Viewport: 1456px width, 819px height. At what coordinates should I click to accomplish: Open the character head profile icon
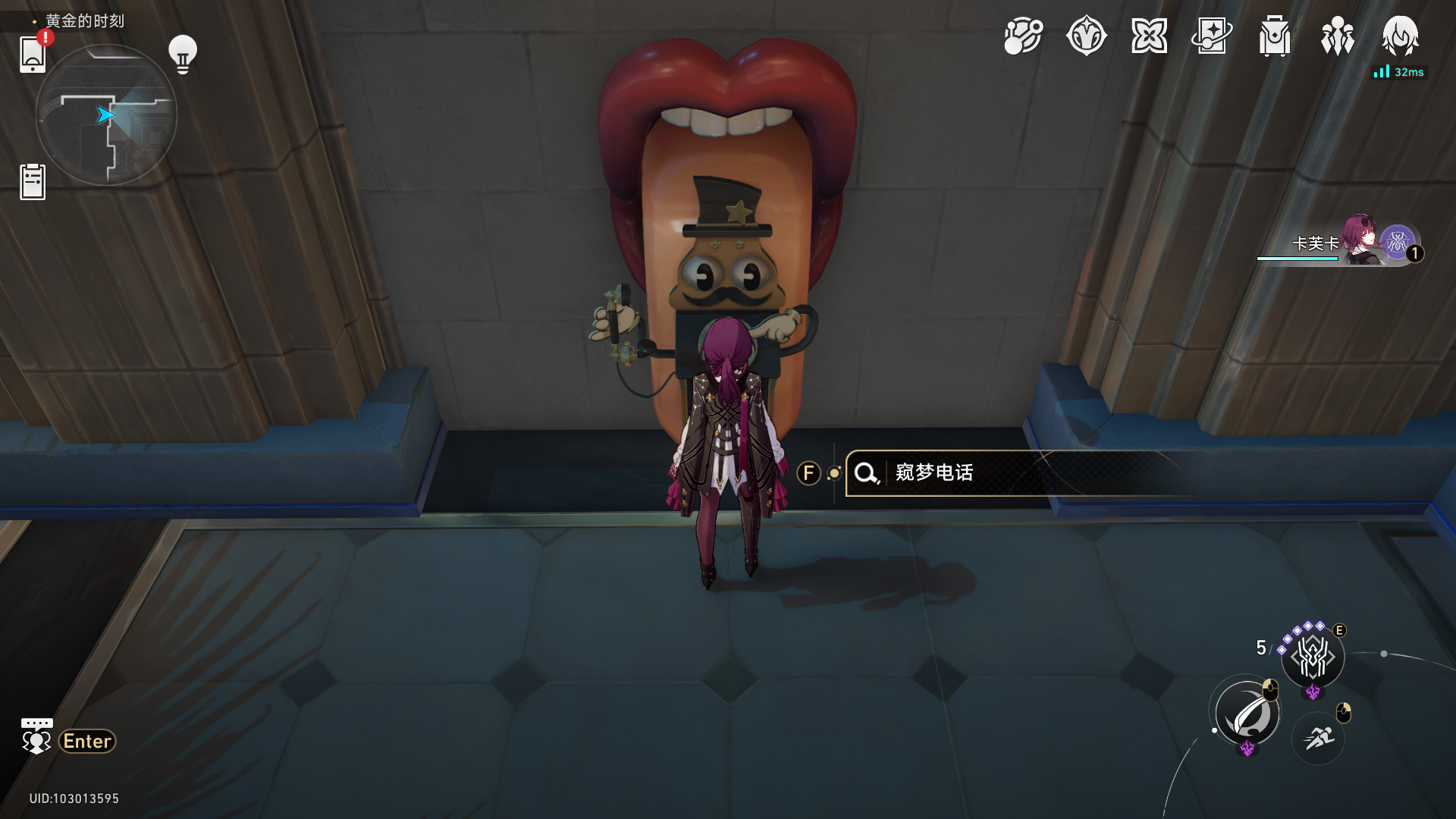click(x=1400, y=36)
